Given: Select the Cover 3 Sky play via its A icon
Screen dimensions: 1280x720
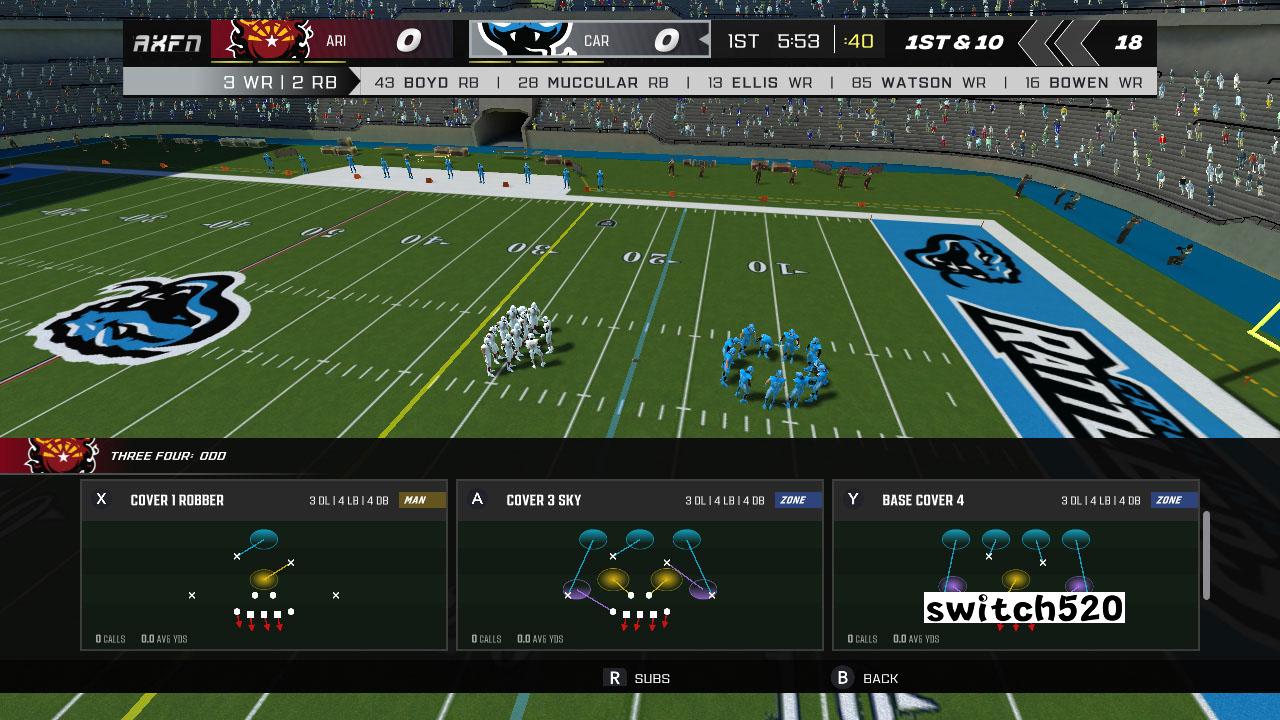Looking at the screenshot, I should tap(476, 499).
